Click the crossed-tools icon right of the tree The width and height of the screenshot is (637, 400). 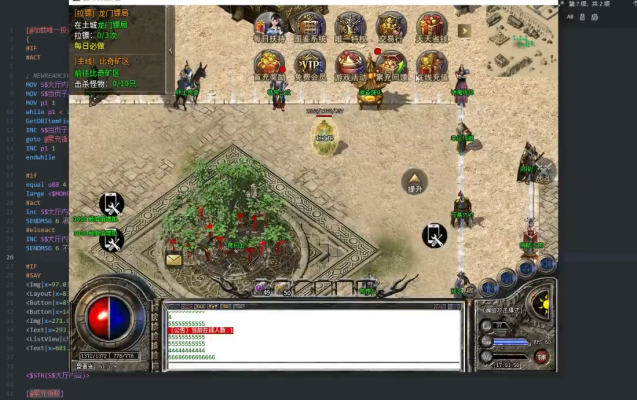coord(434,236)
